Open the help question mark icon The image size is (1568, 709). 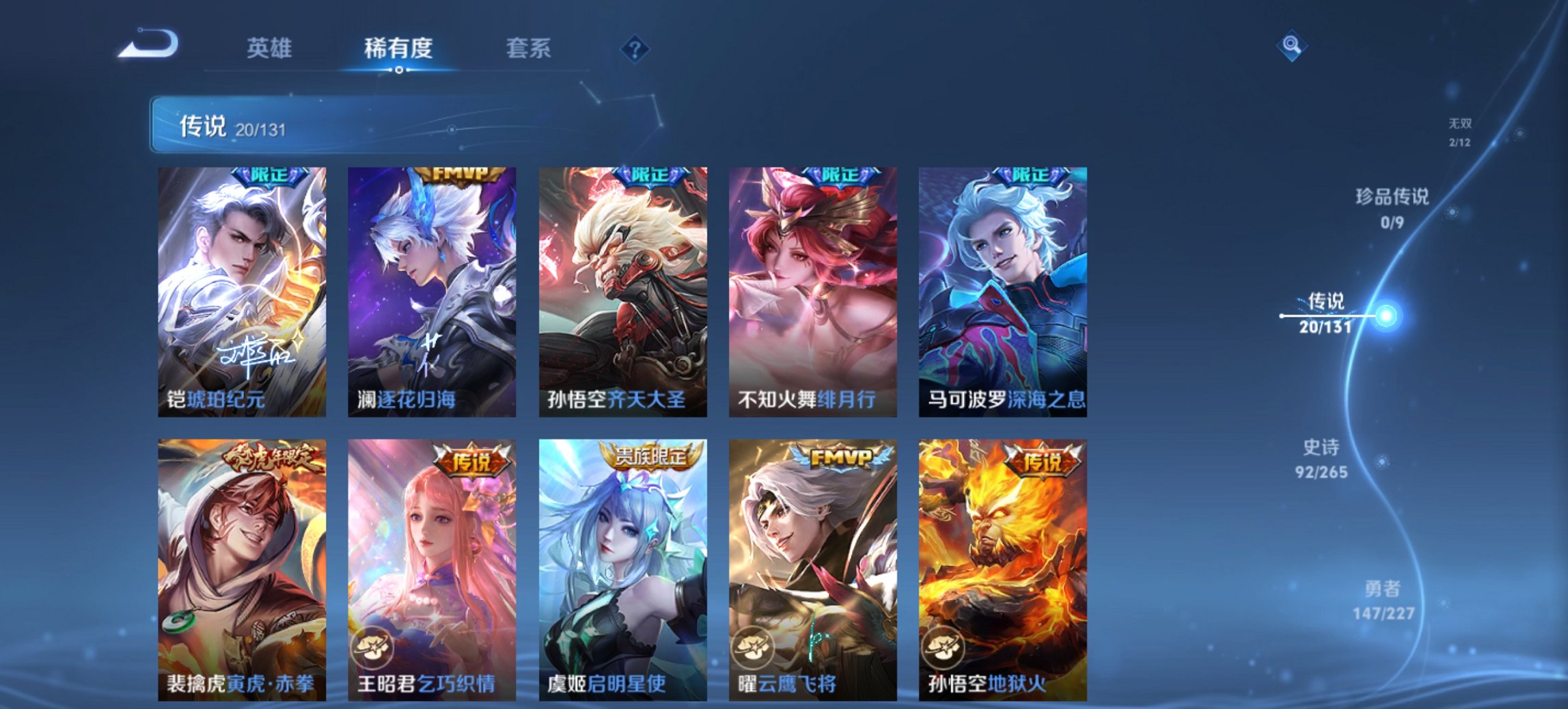[x=635, y=49]
